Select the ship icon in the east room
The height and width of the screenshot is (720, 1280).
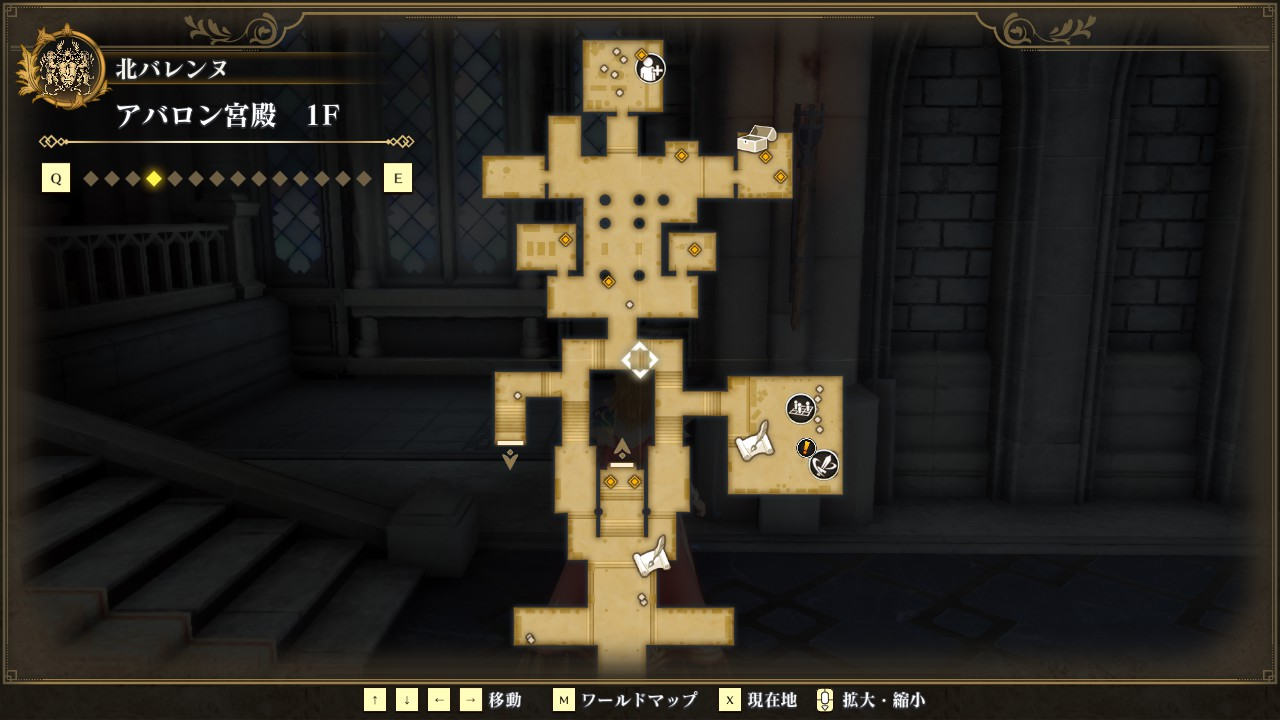tap(800, 408)
